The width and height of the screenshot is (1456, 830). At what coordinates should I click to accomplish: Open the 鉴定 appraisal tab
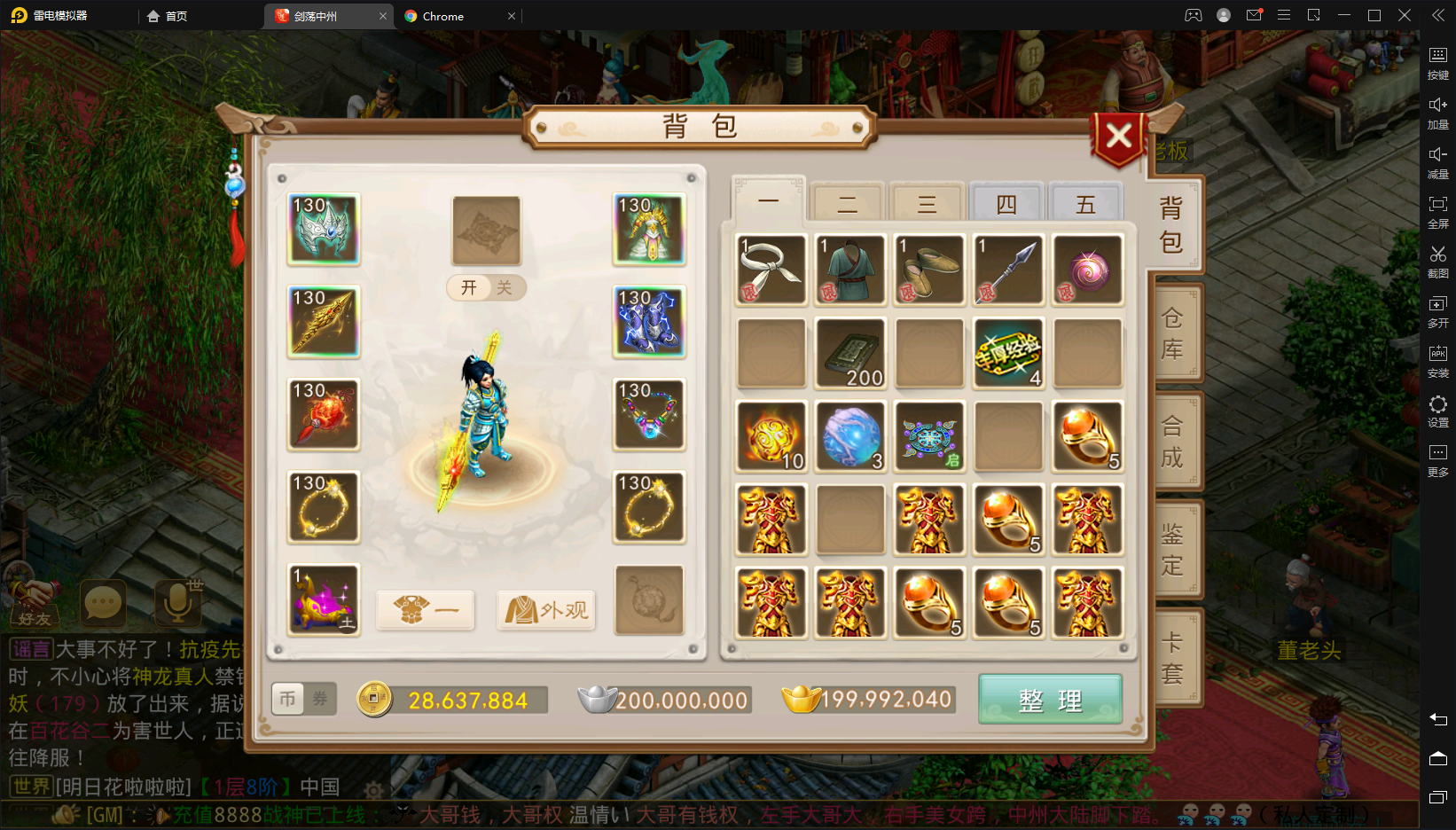point(1172,549)
